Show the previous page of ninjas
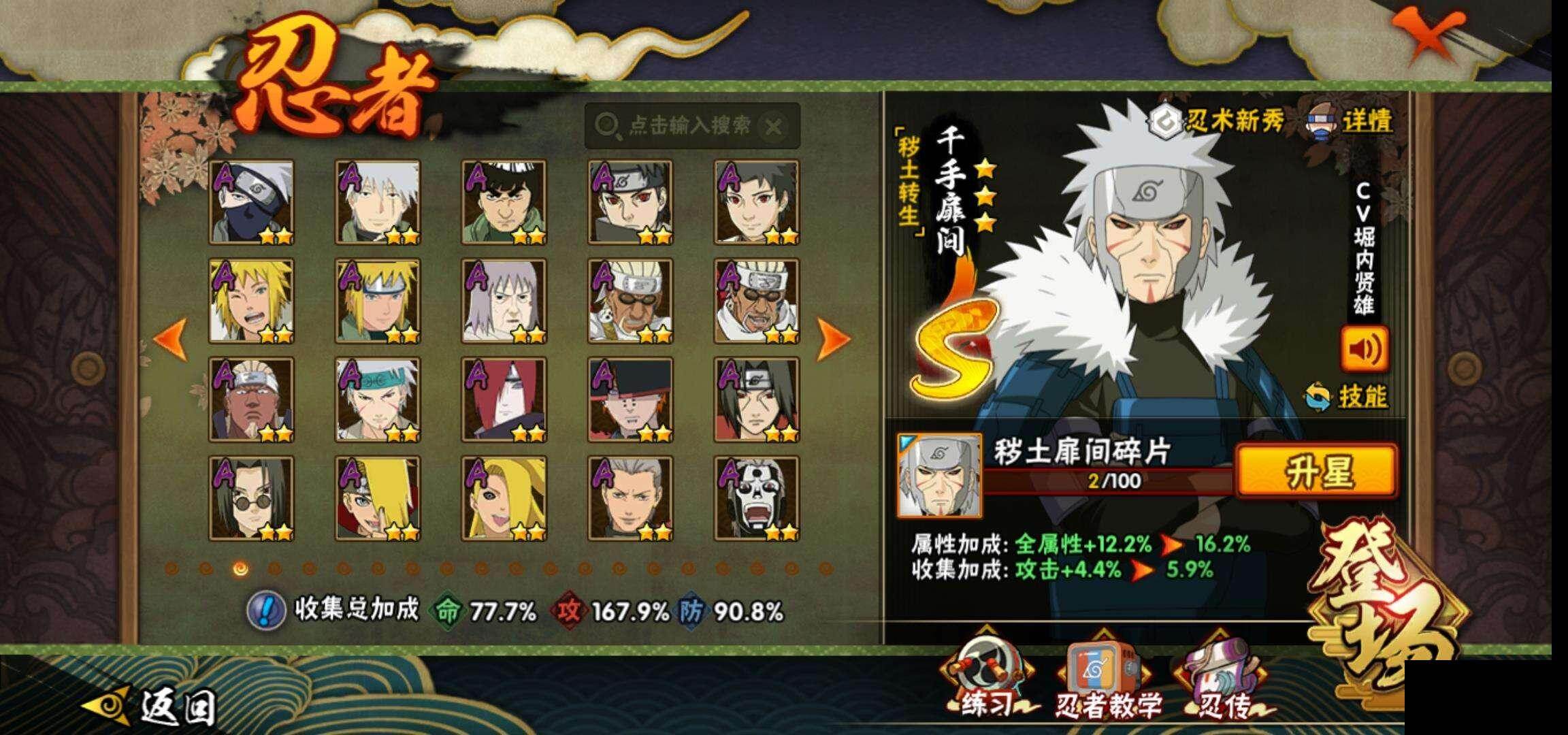The height and width of the screenshot is (735, 1568). 171,338
